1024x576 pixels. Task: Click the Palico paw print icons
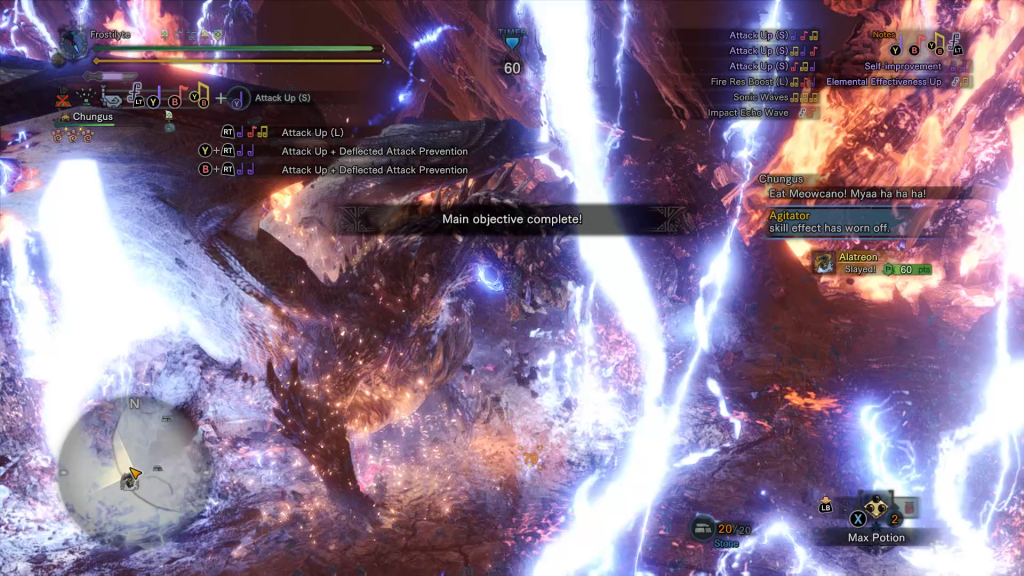72,133
